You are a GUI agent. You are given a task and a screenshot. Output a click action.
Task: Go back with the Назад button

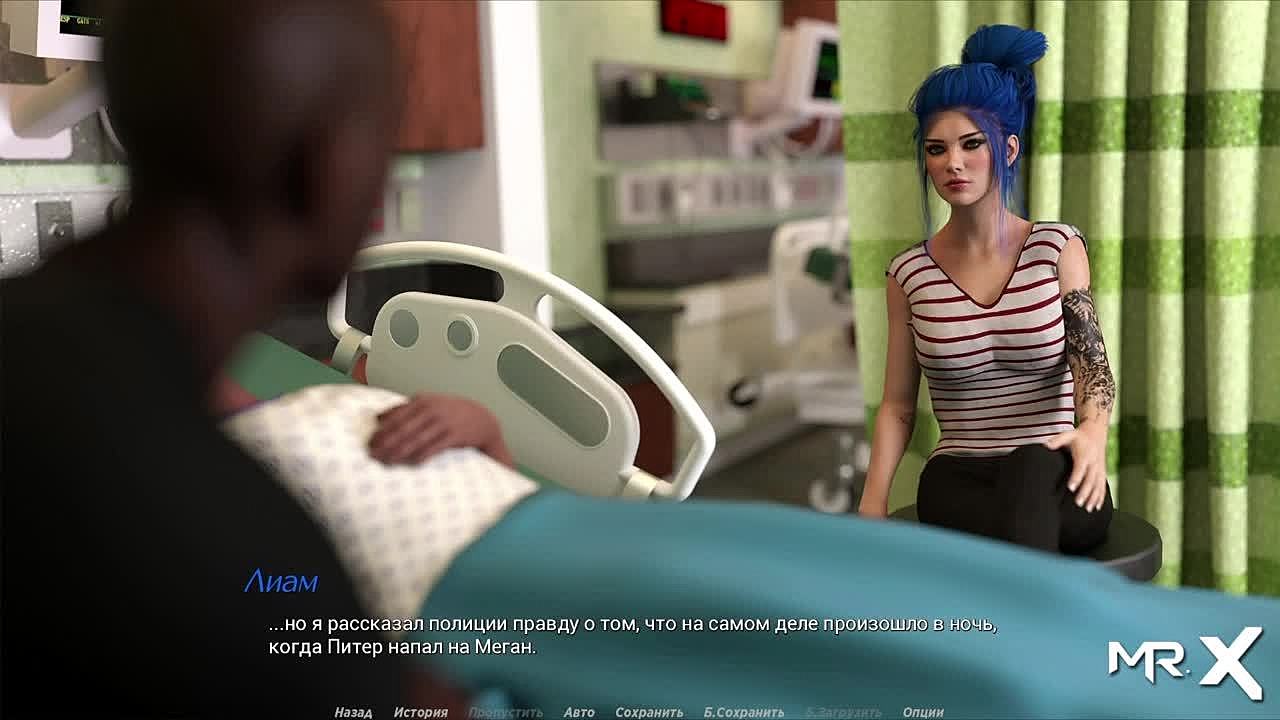(x=353, y=712)
